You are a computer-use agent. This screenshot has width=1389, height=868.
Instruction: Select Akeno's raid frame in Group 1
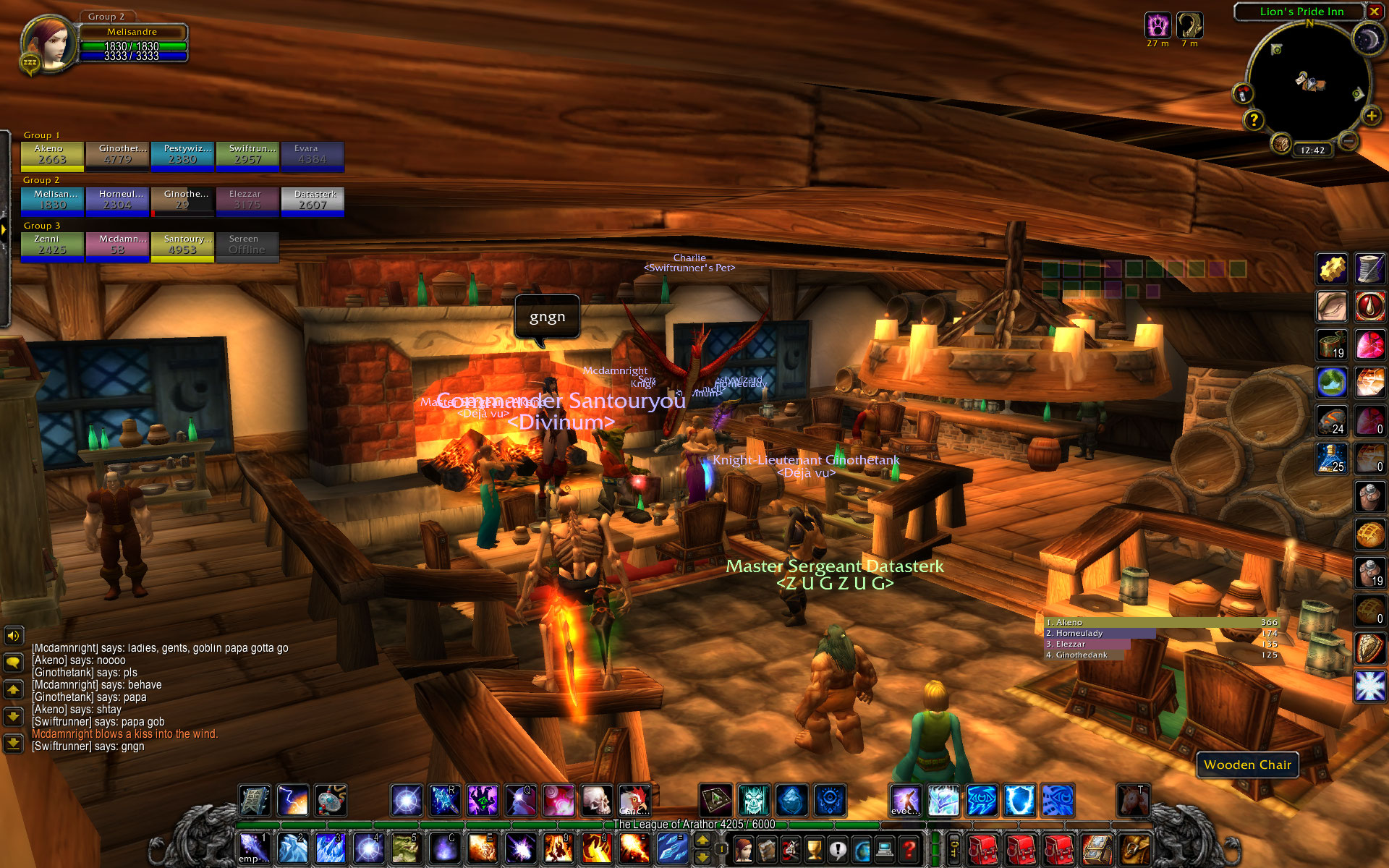52,156
